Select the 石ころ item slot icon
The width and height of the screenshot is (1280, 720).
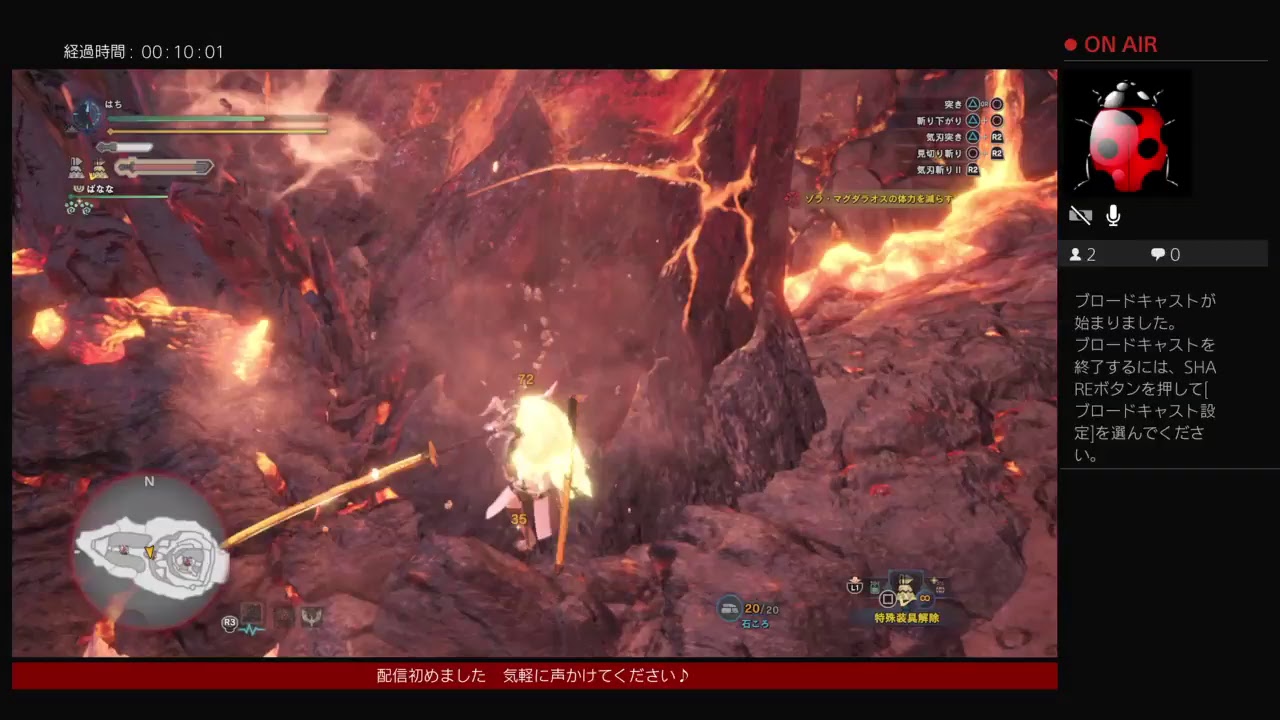731,608
